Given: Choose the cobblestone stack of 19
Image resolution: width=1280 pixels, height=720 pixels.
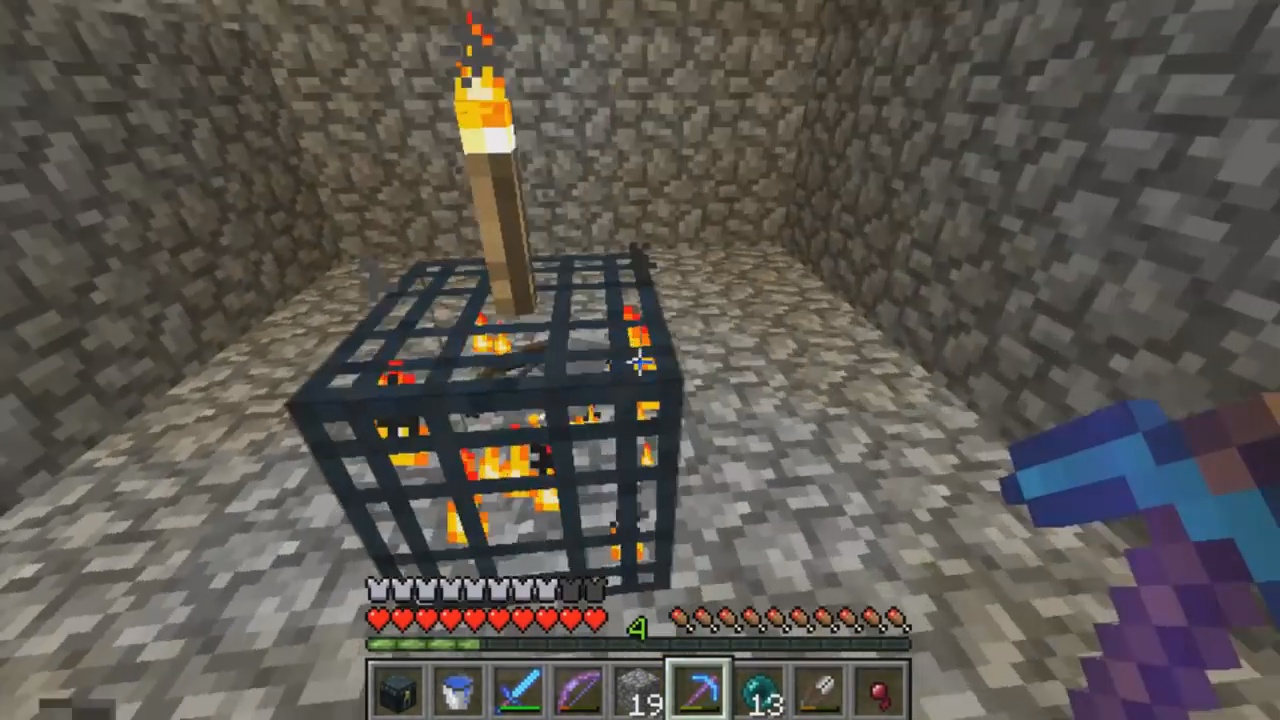Looking at the screenshot, I should click(639, 691).
